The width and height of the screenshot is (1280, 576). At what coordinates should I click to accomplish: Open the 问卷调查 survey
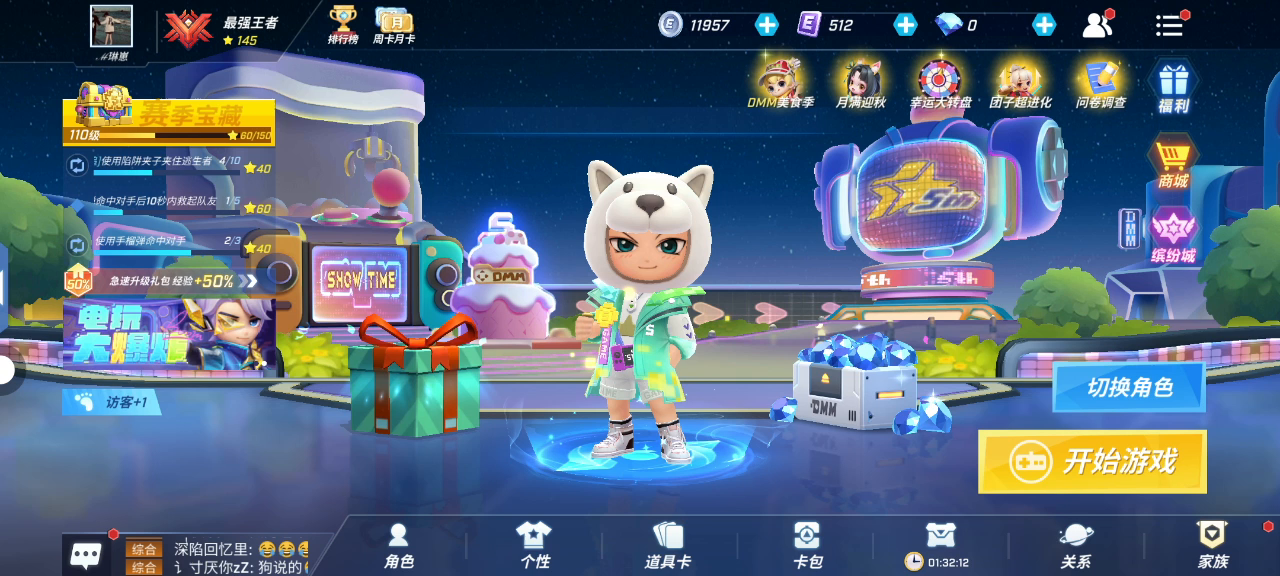click(1100, 84)
